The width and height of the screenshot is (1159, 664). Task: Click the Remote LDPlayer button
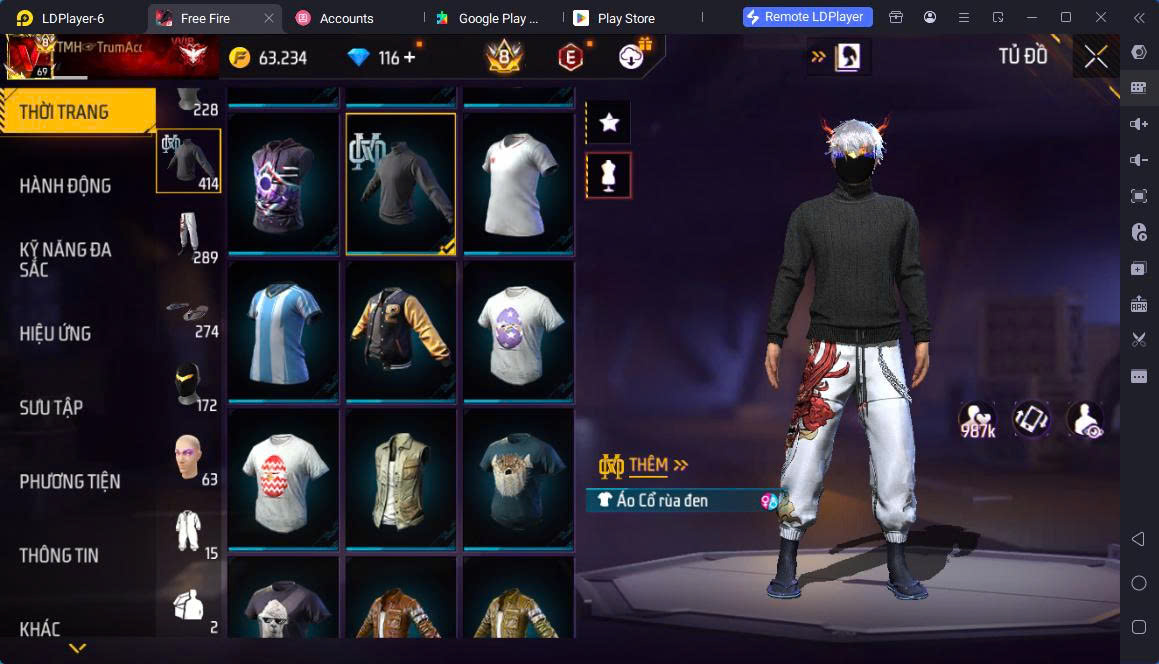click(808, 17)
